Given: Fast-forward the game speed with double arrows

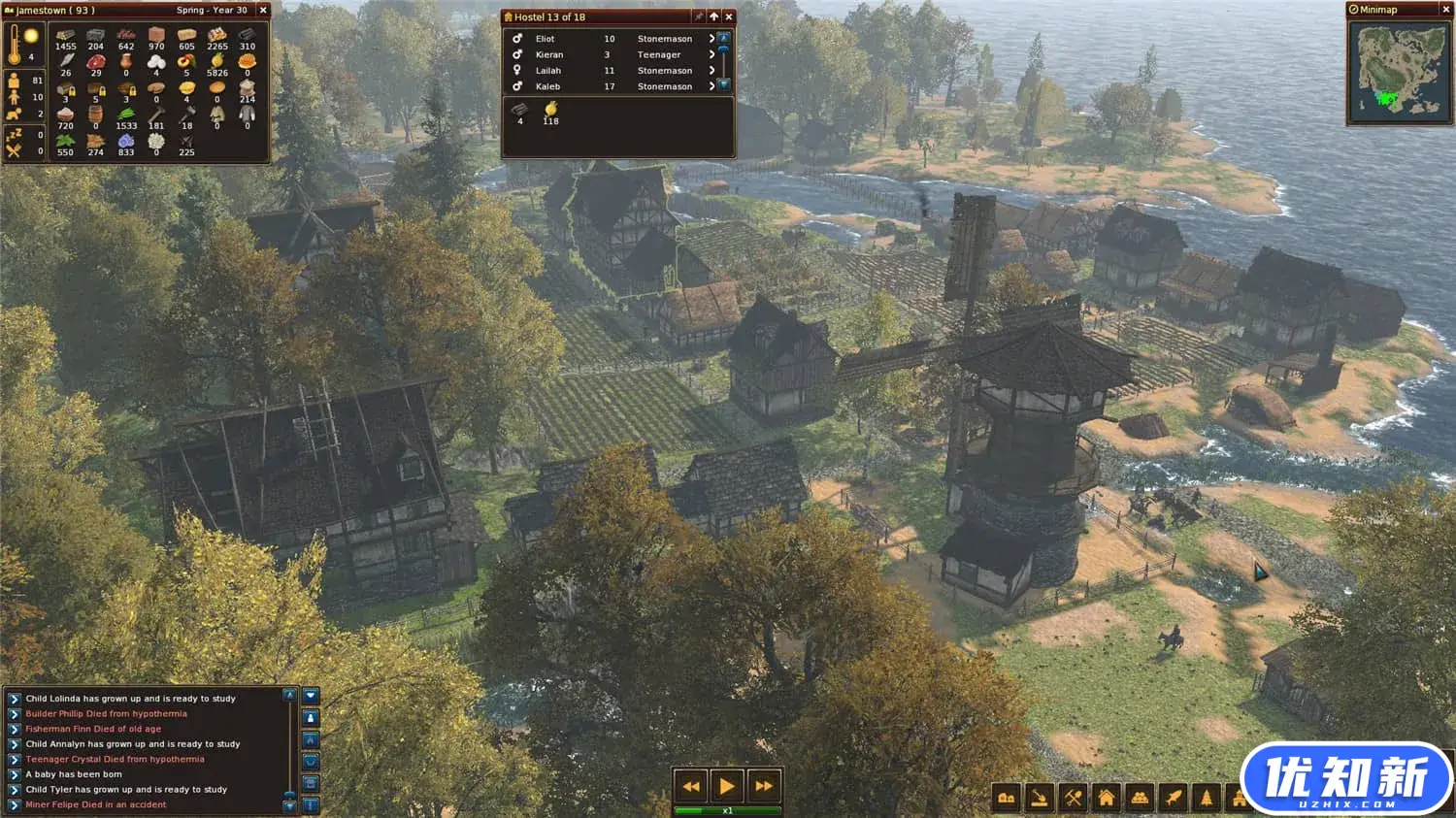Looking at the screenshot, I should 764,786.
